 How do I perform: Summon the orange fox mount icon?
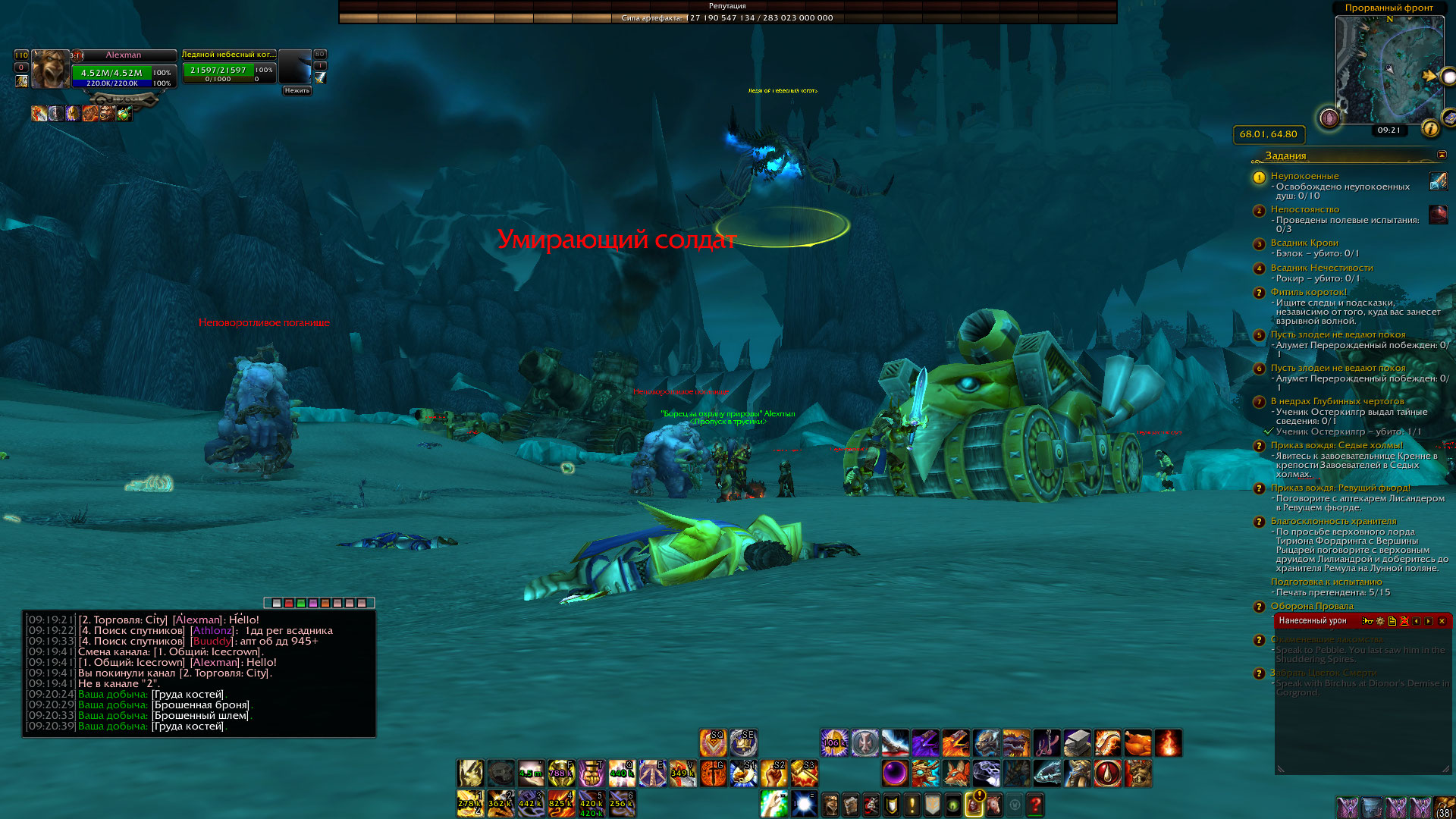(x=955, y=773)
